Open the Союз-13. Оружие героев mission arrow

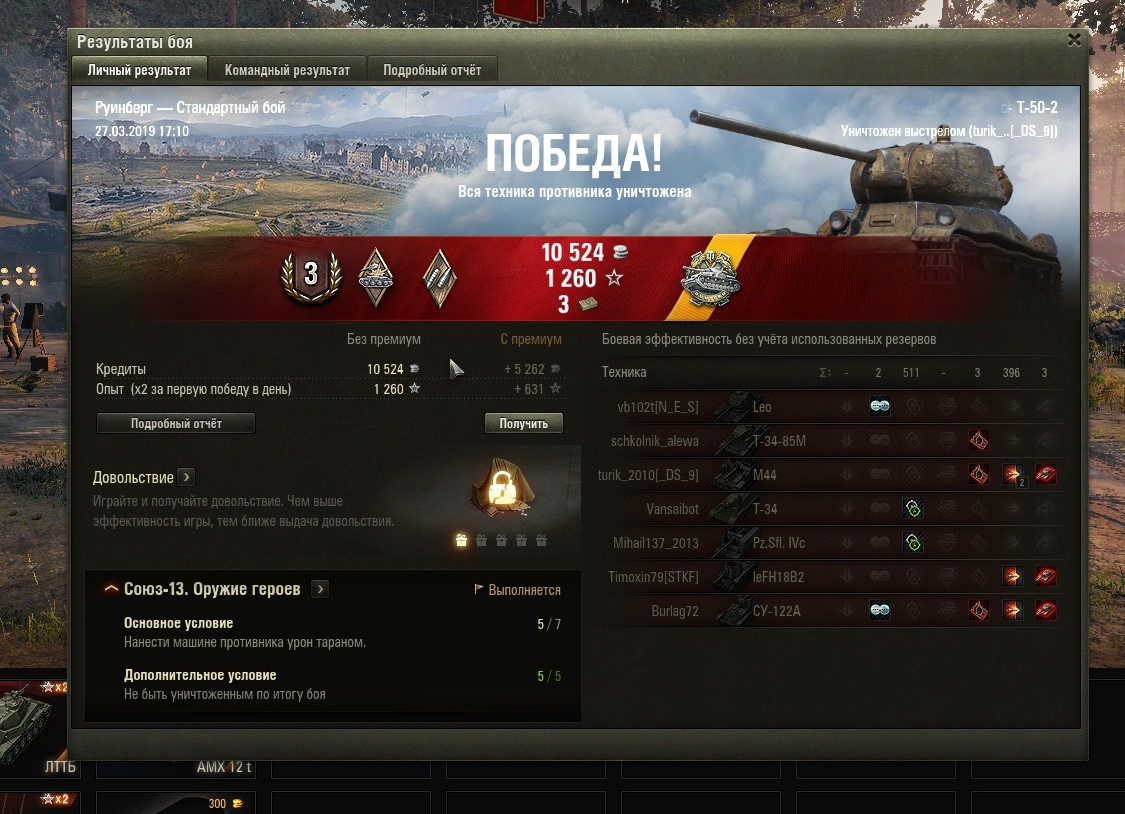point(320,589)
